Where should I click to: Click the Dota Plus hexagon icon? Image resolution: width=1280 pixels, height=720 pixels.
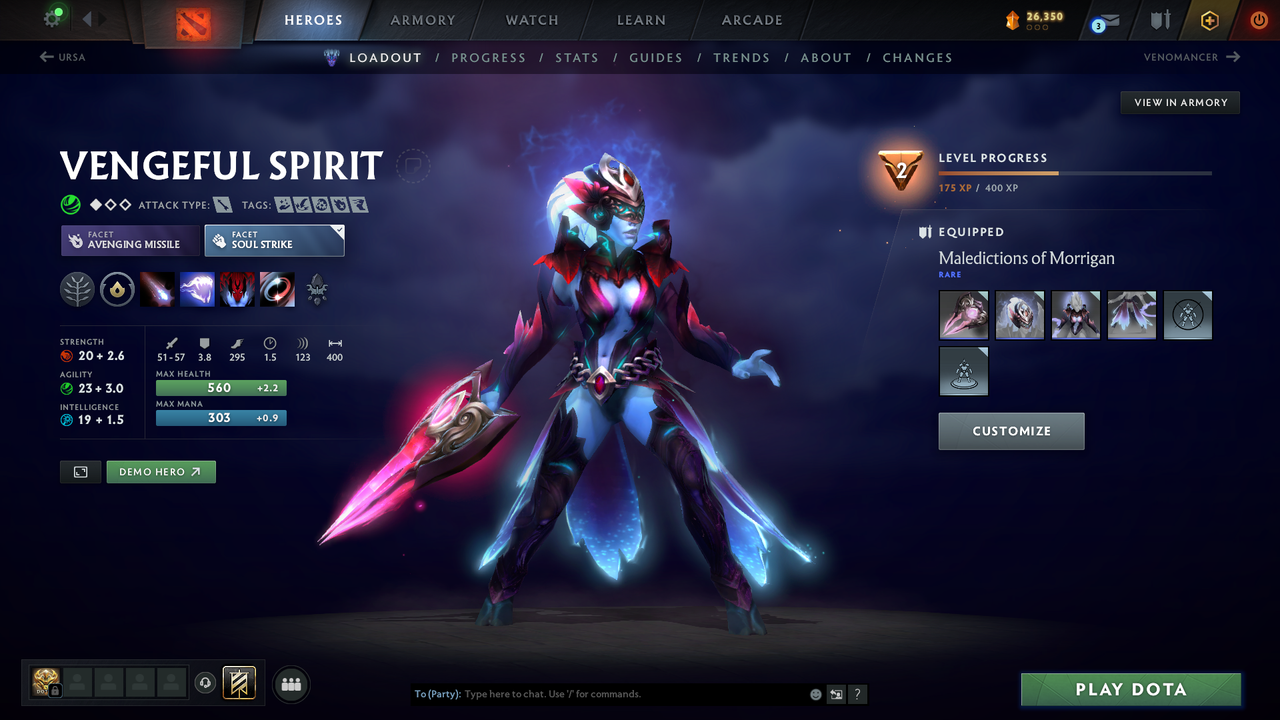(x=1209, y=20)
